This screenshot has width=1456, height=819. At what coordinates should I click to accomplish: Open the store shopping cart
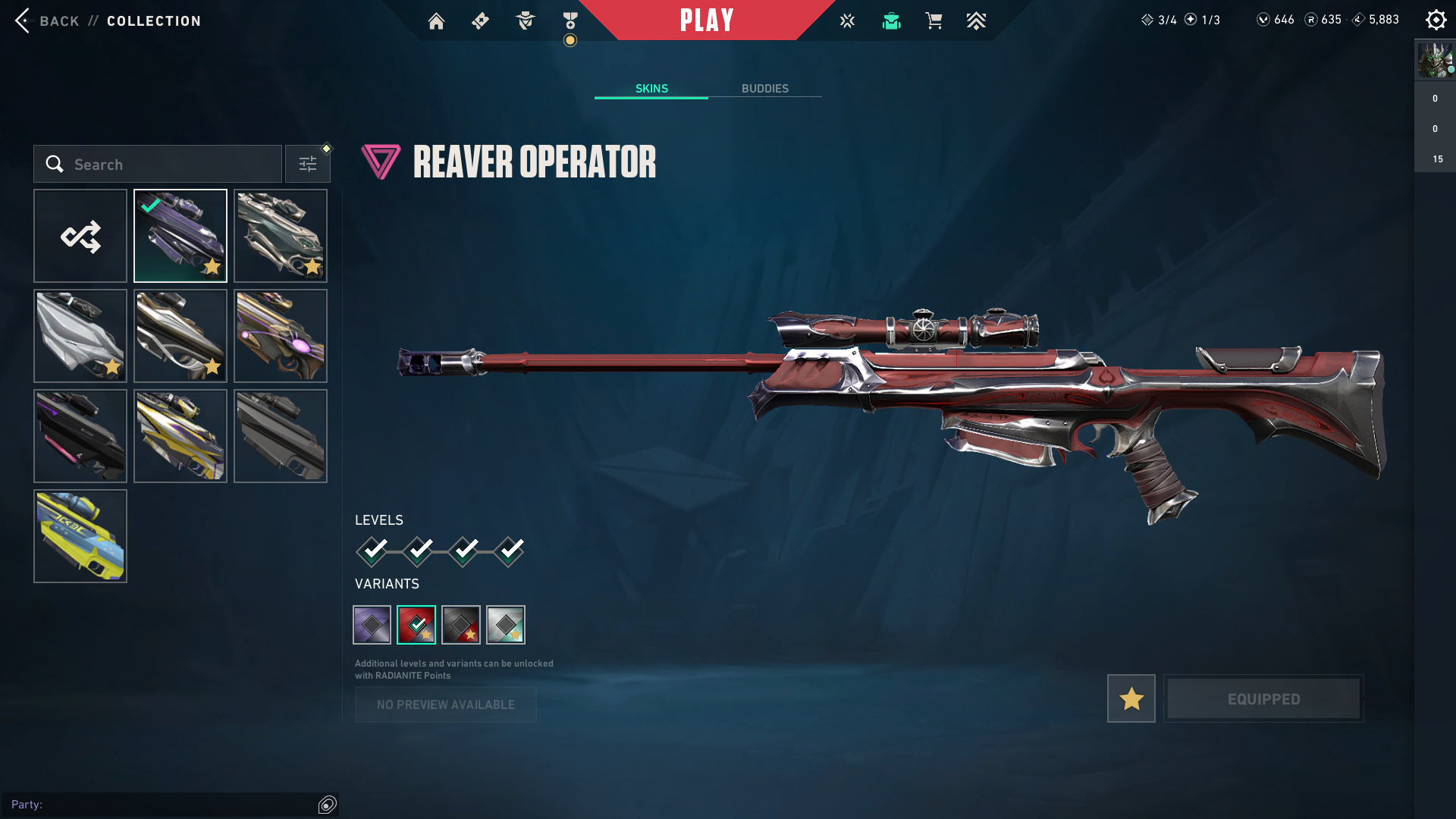click(934, 21)
